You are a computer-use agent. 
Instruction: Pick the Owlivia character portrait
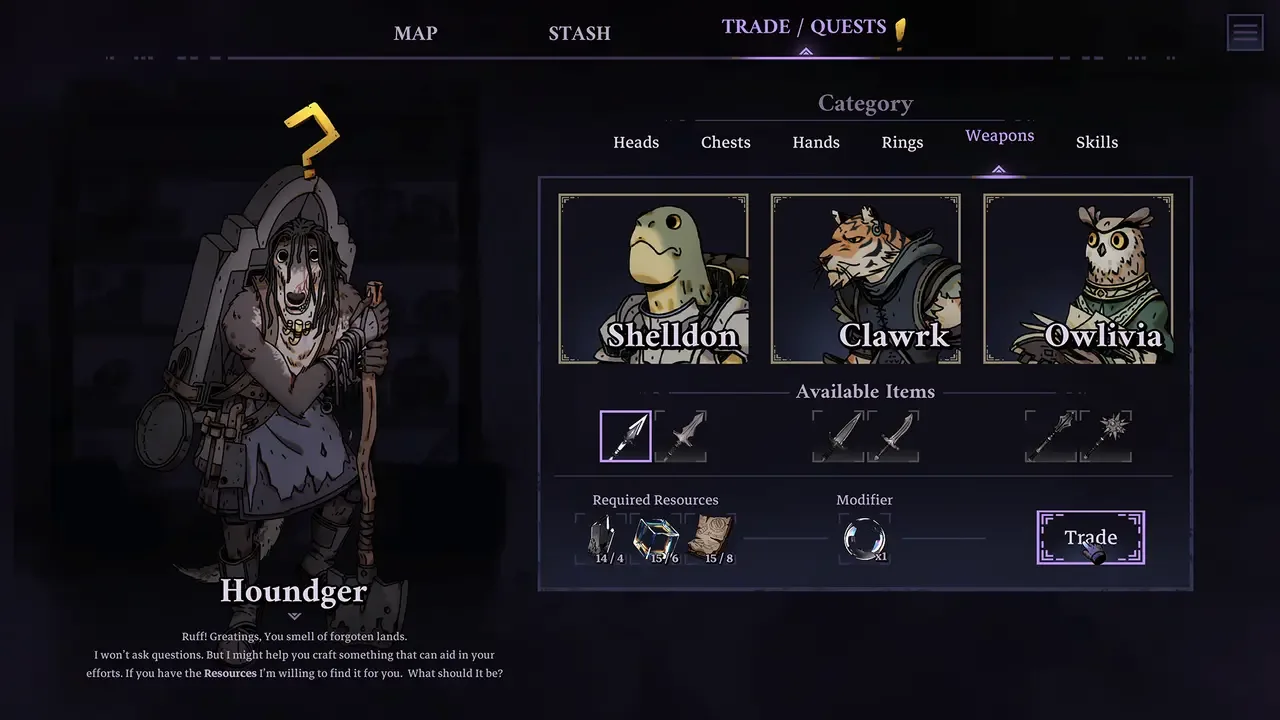click(x=1078, y=278)
